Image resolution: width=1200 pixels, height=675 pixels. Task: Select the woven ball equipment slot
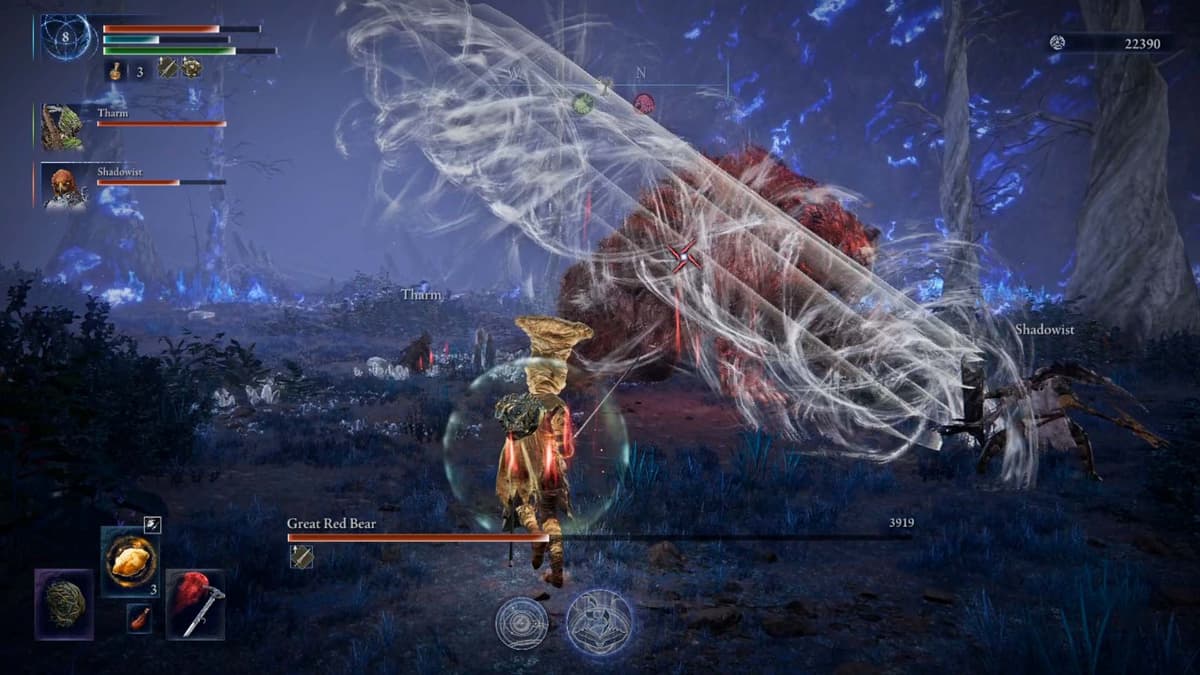tap(65, 604)
